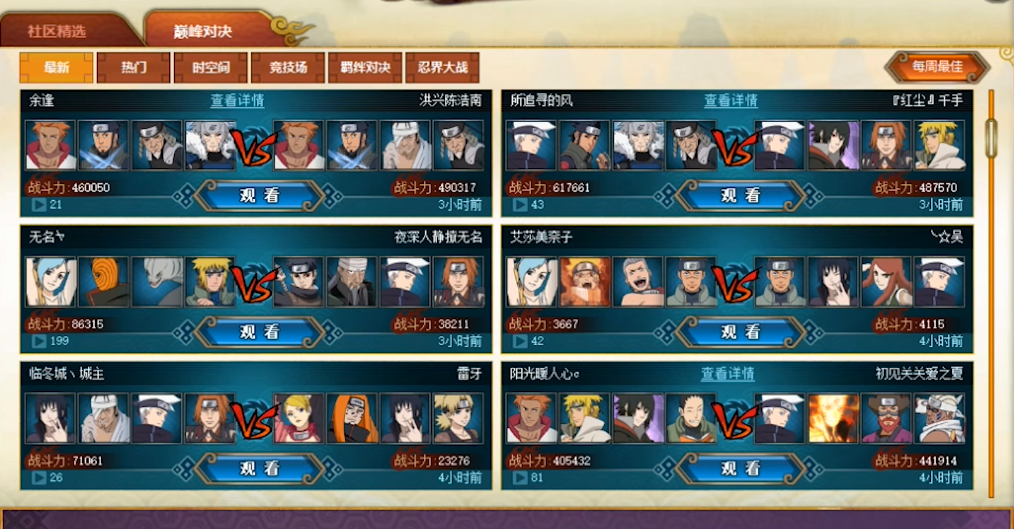The image size is (1014, 529).
Task: Watch the 所追寻的风 vs 『红尘』千手 replay
Action: click(742, 195)
